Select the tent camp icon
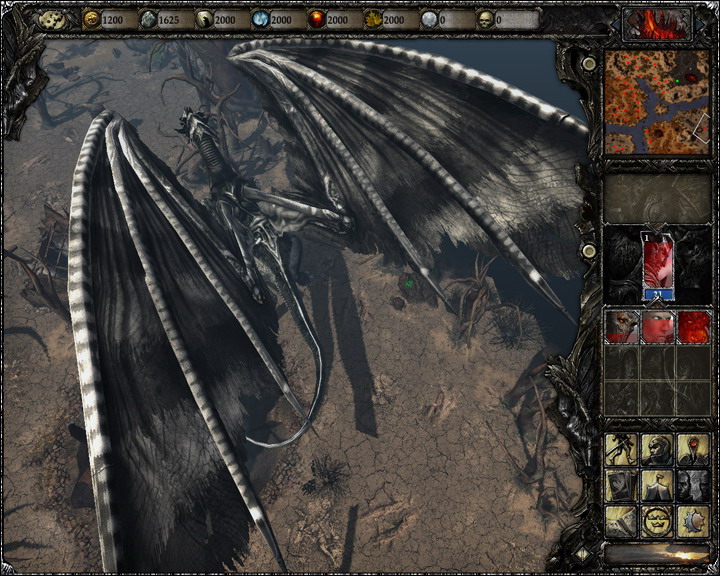Screen dimensions: 720x576 pos(657,485)
